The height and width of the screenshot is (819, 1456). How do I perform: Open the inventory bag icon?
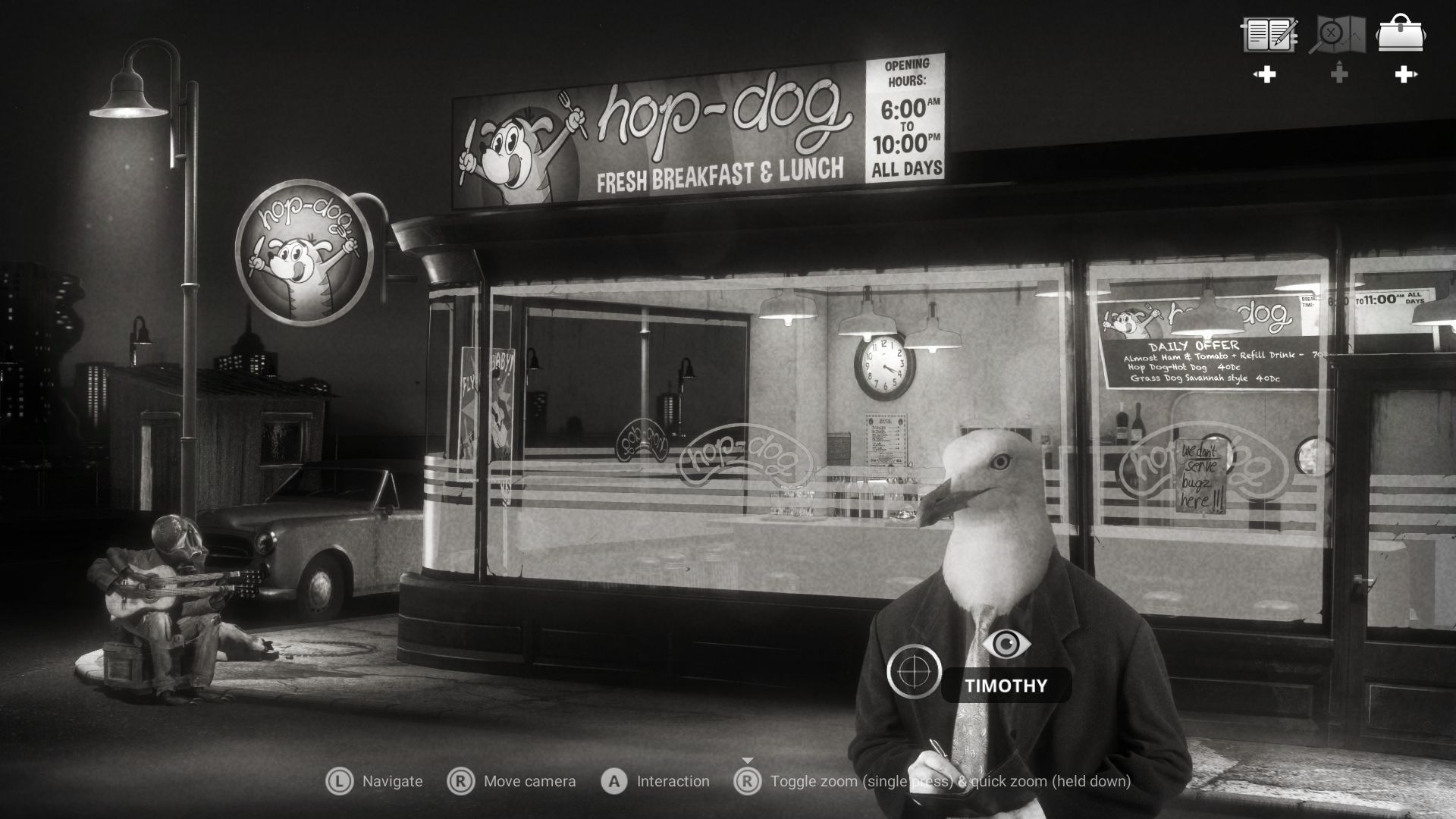point(1401,35)
